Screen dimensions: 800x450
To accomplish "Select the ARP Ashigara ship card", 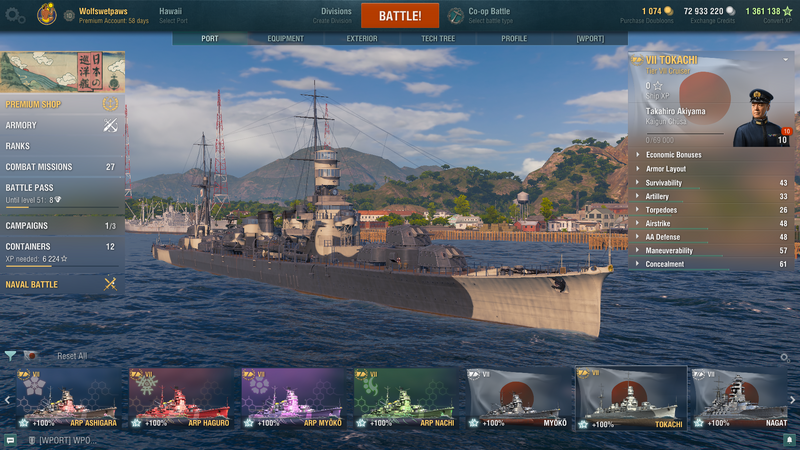I will [69, 396].
